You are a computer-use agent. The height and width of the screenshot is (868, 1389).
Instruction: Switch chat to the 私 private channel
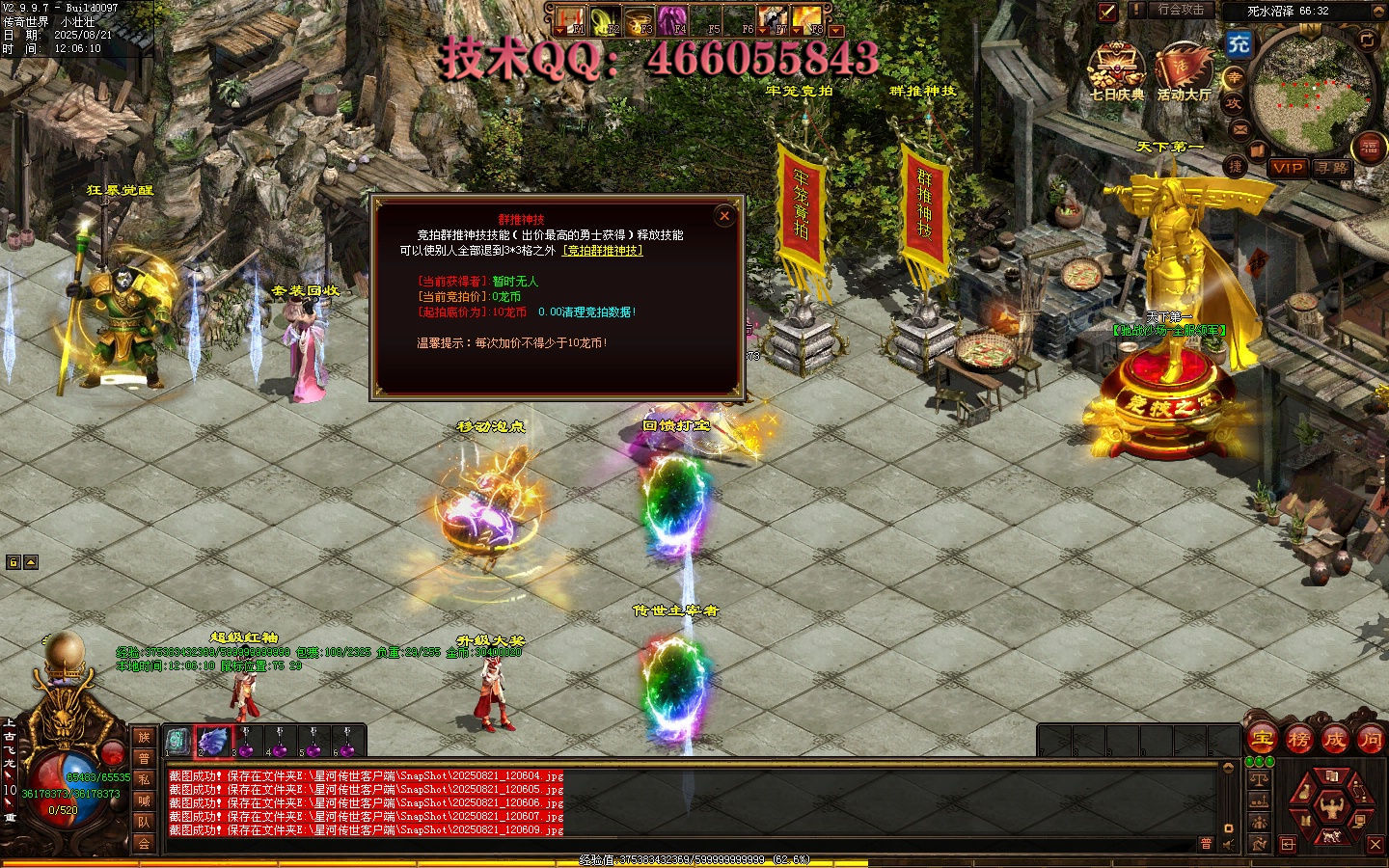(x=144, y=779)
